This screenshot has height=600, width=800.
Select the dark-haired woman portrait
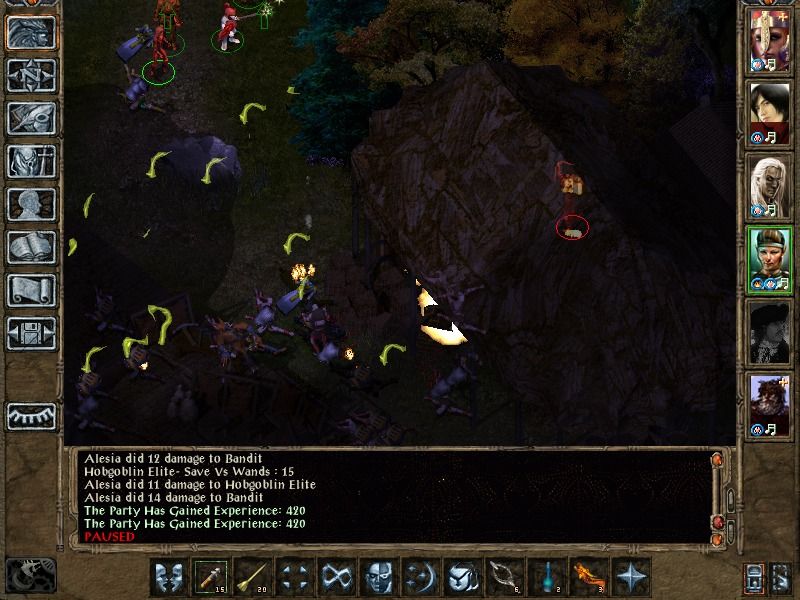point(770,112)
